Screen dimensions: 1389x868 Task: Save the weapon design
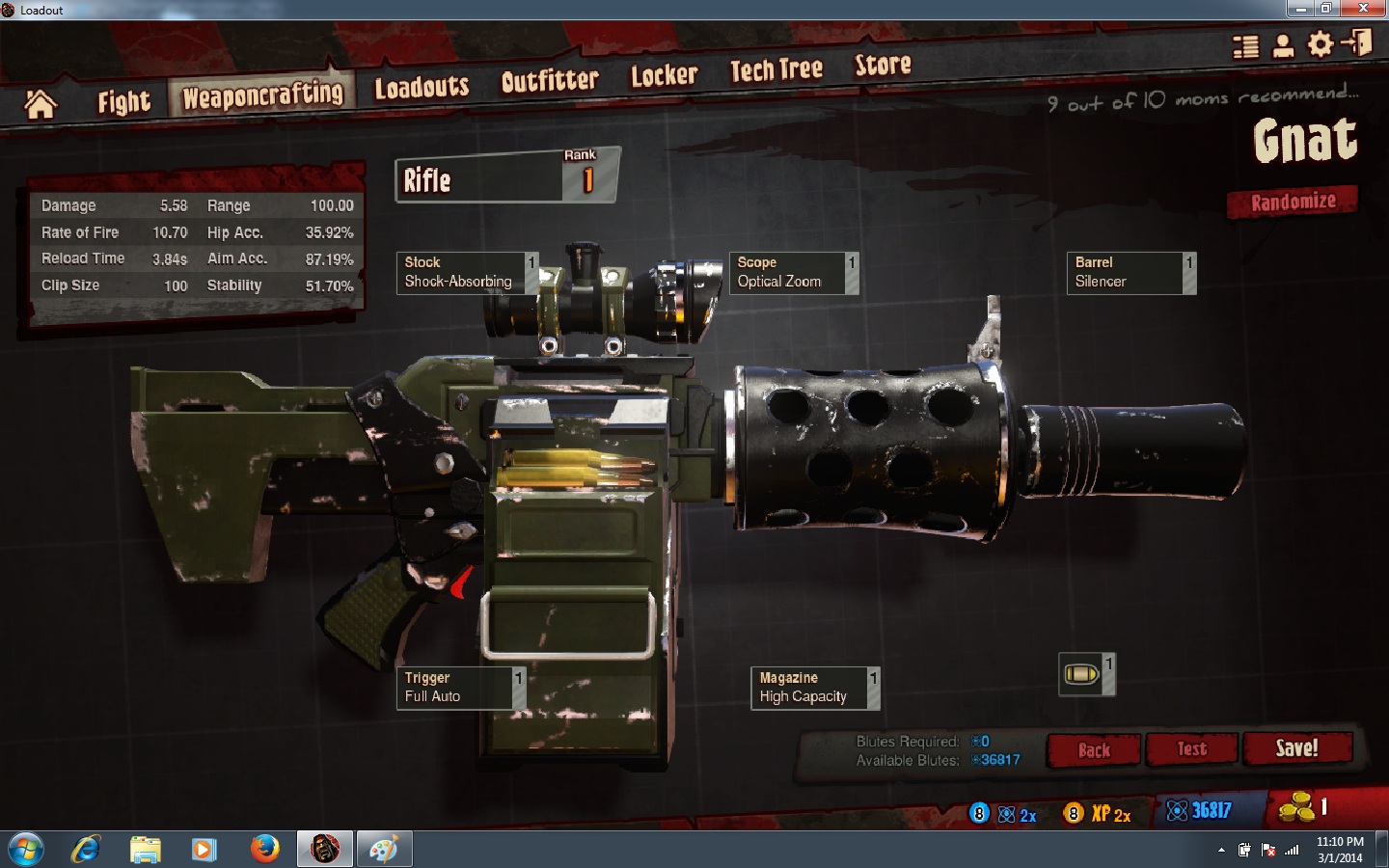(1296, 747)
